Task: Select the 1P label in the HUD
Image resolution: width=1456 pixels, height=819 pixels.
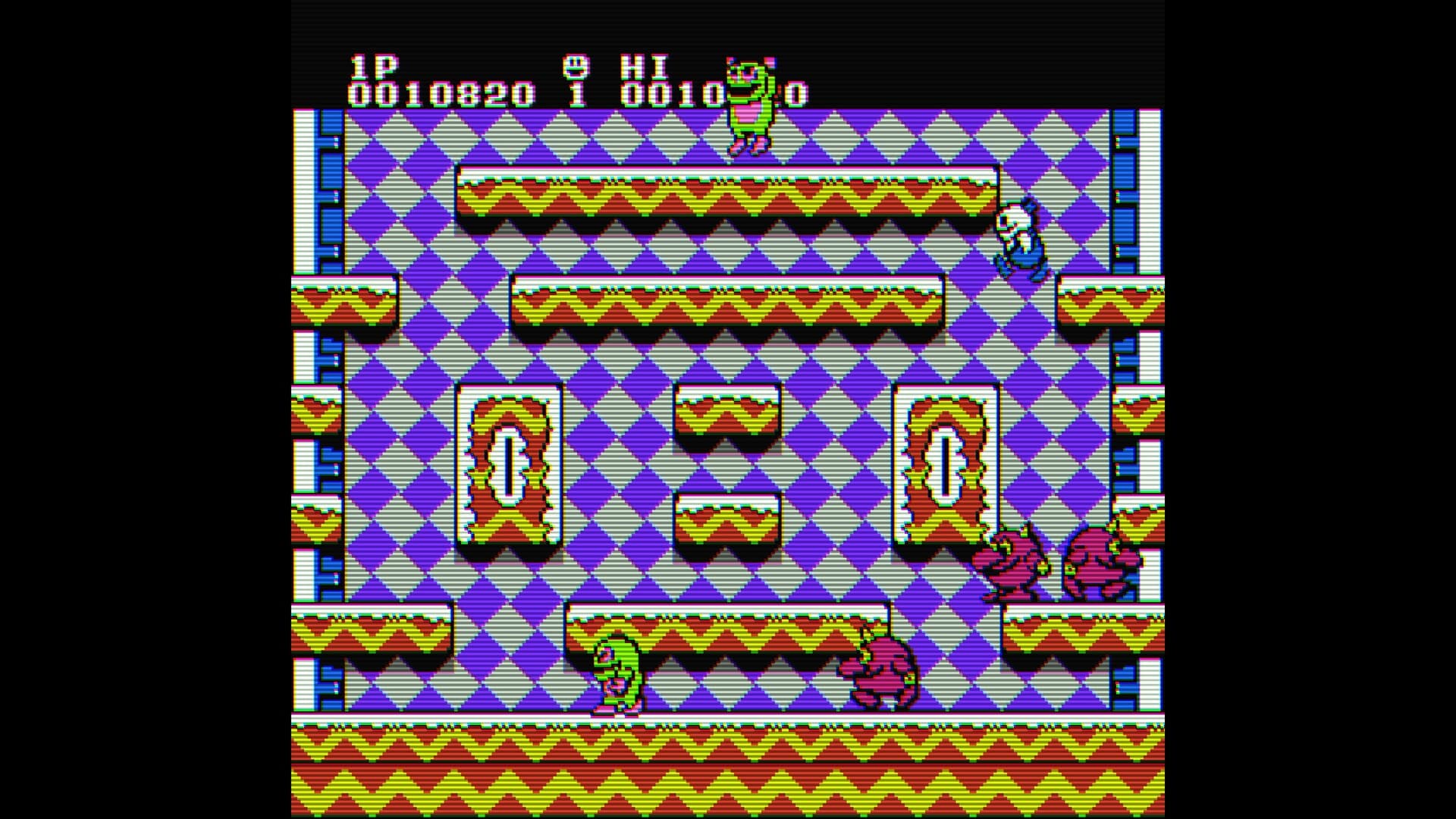Action: tap(373, 67)
